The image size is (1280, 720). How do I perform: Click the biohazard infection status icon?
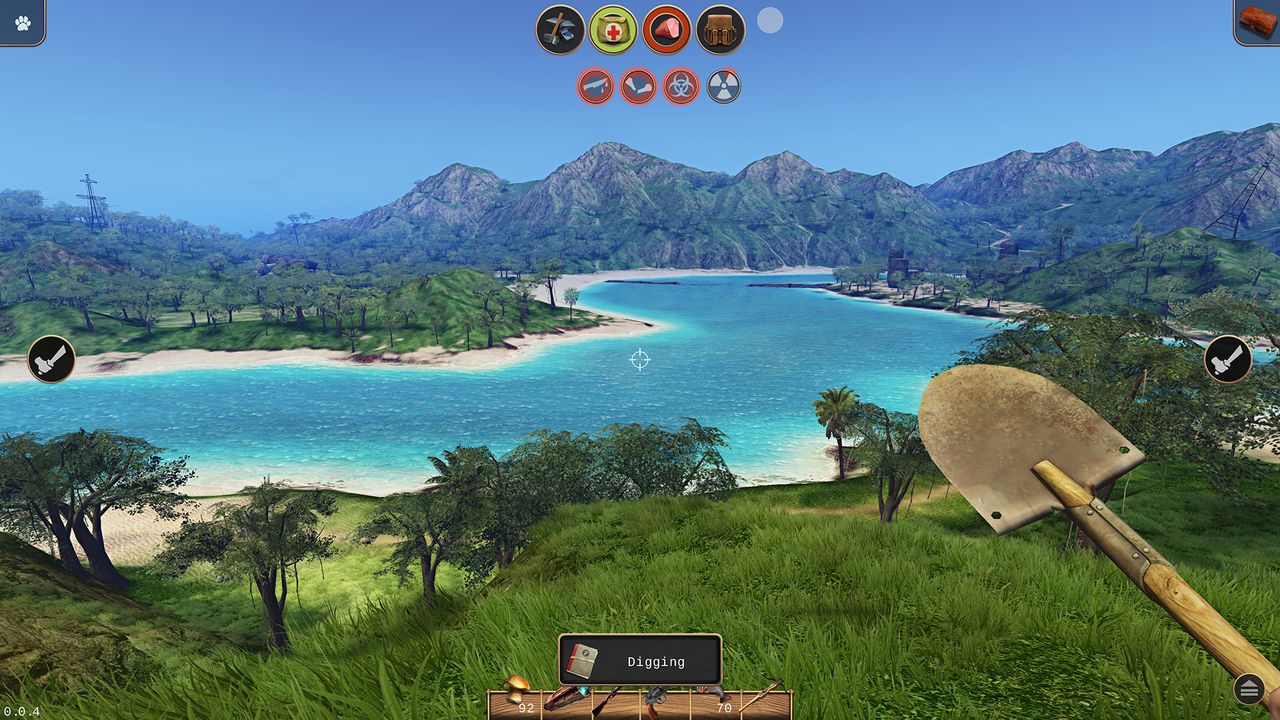coord(679,86)
